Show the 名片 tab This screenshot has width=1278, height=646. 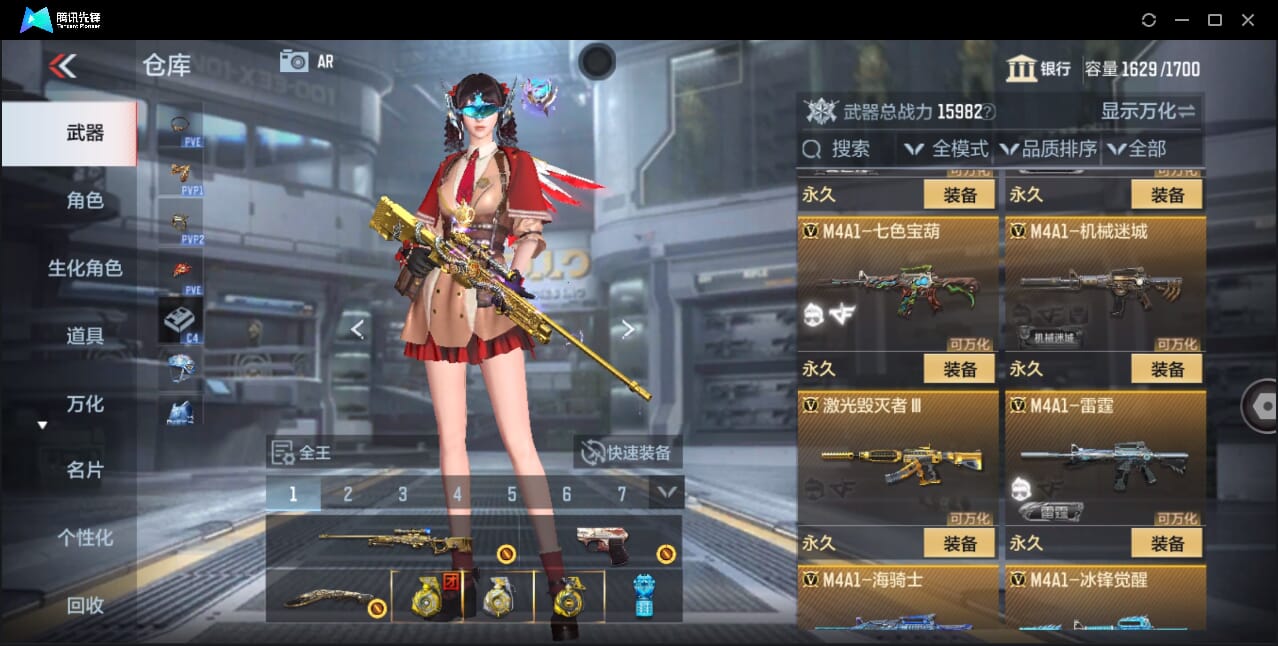point(85,470)
